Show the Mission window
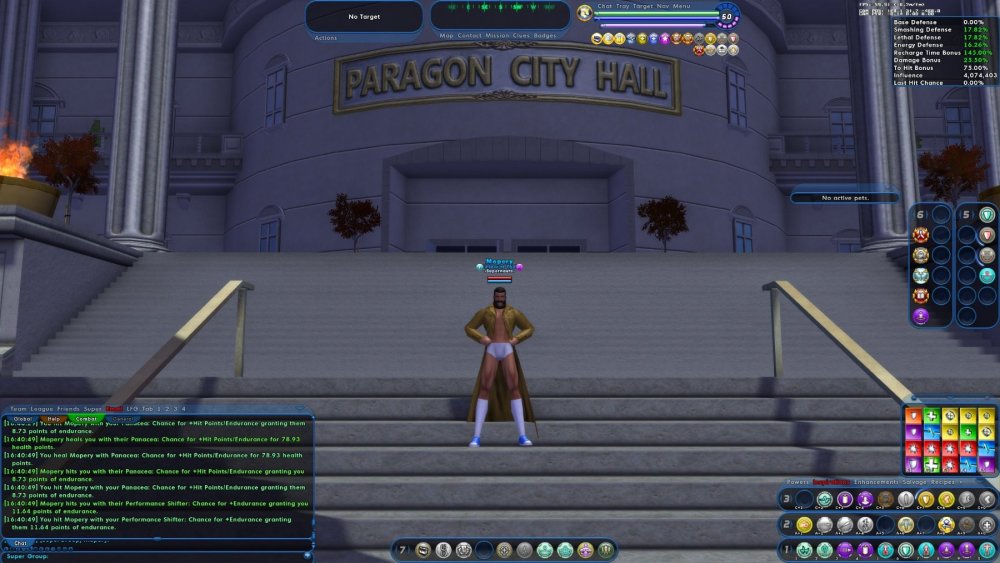The image size is (1000, 563). coord(497,36)
